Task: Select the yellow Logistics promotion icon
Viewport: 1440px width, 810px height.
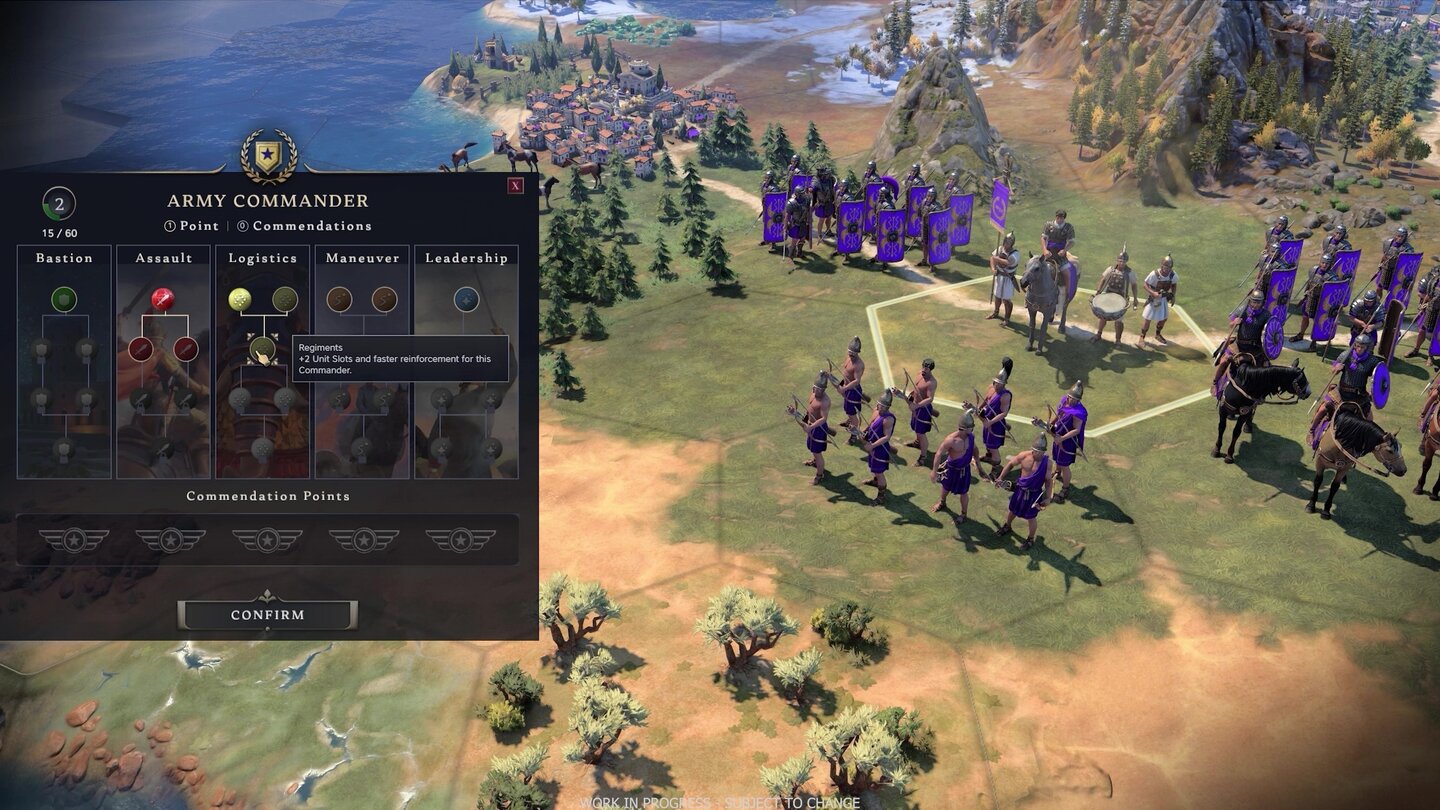Action: pyautogui.click(x=239, y=297)
